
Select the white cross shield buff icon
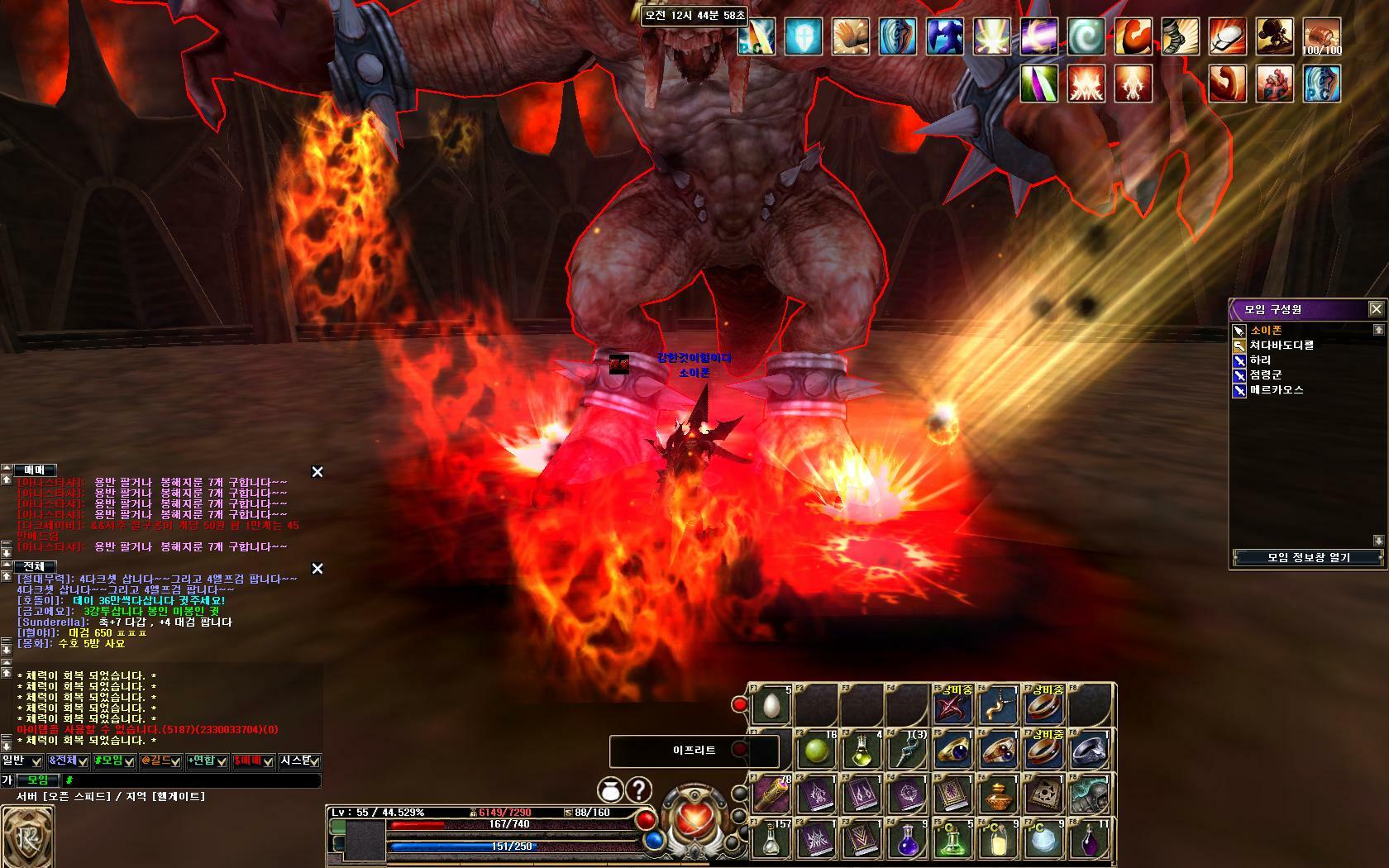[804, 38]
